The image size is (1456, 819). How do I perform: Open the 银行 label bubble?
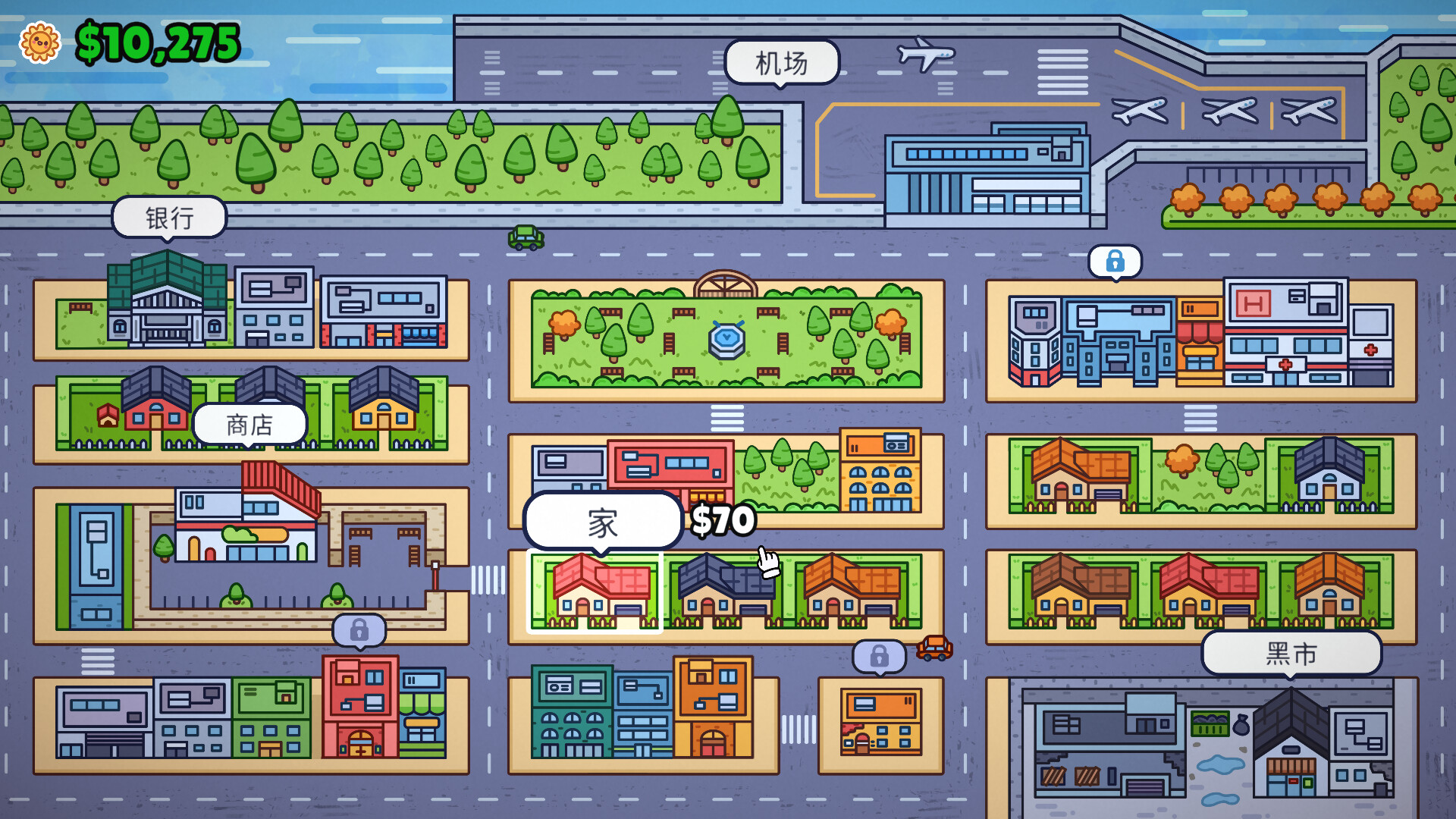[x=168, y=217]
